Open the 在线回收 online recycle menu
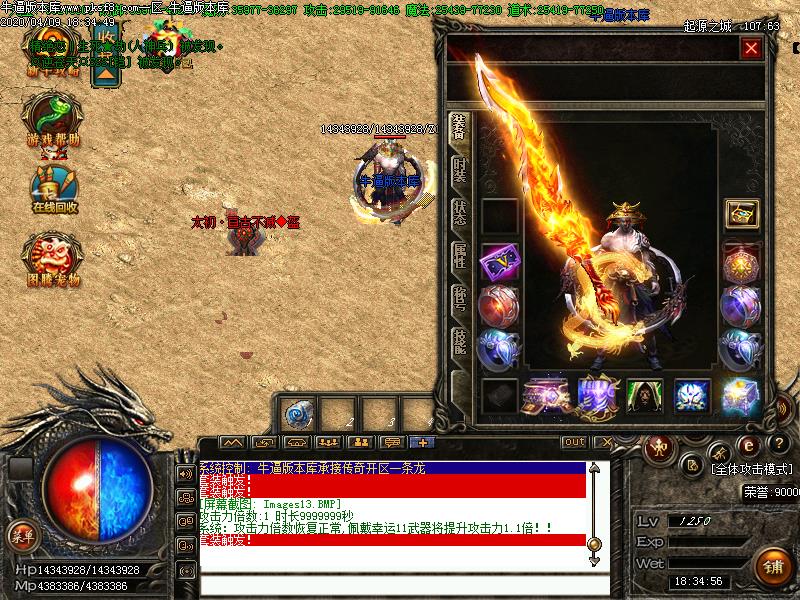This screenshot has width=800, height=600. coord(54,190)
